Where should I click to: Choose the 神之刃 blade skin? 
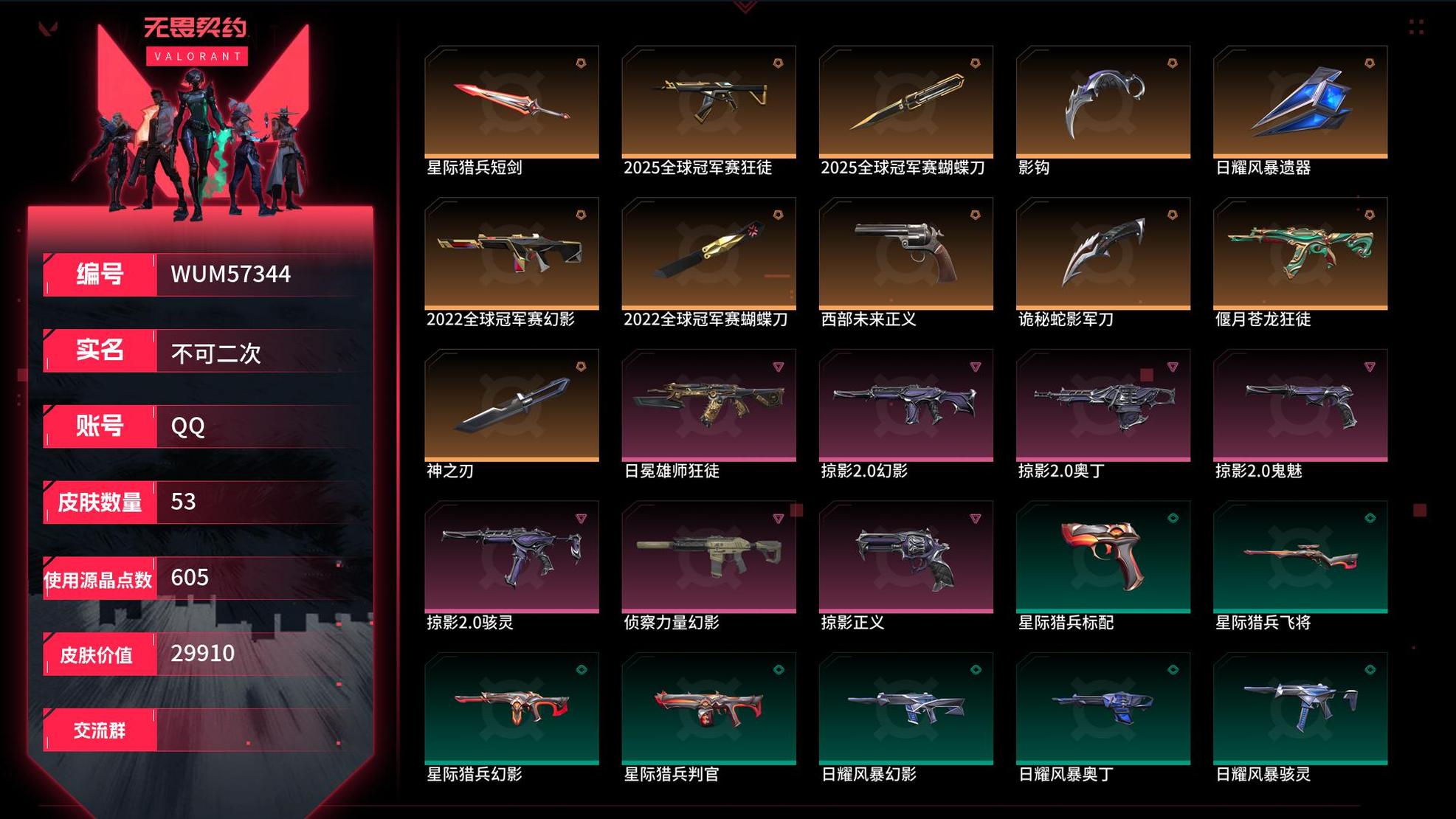click(511, 405)
